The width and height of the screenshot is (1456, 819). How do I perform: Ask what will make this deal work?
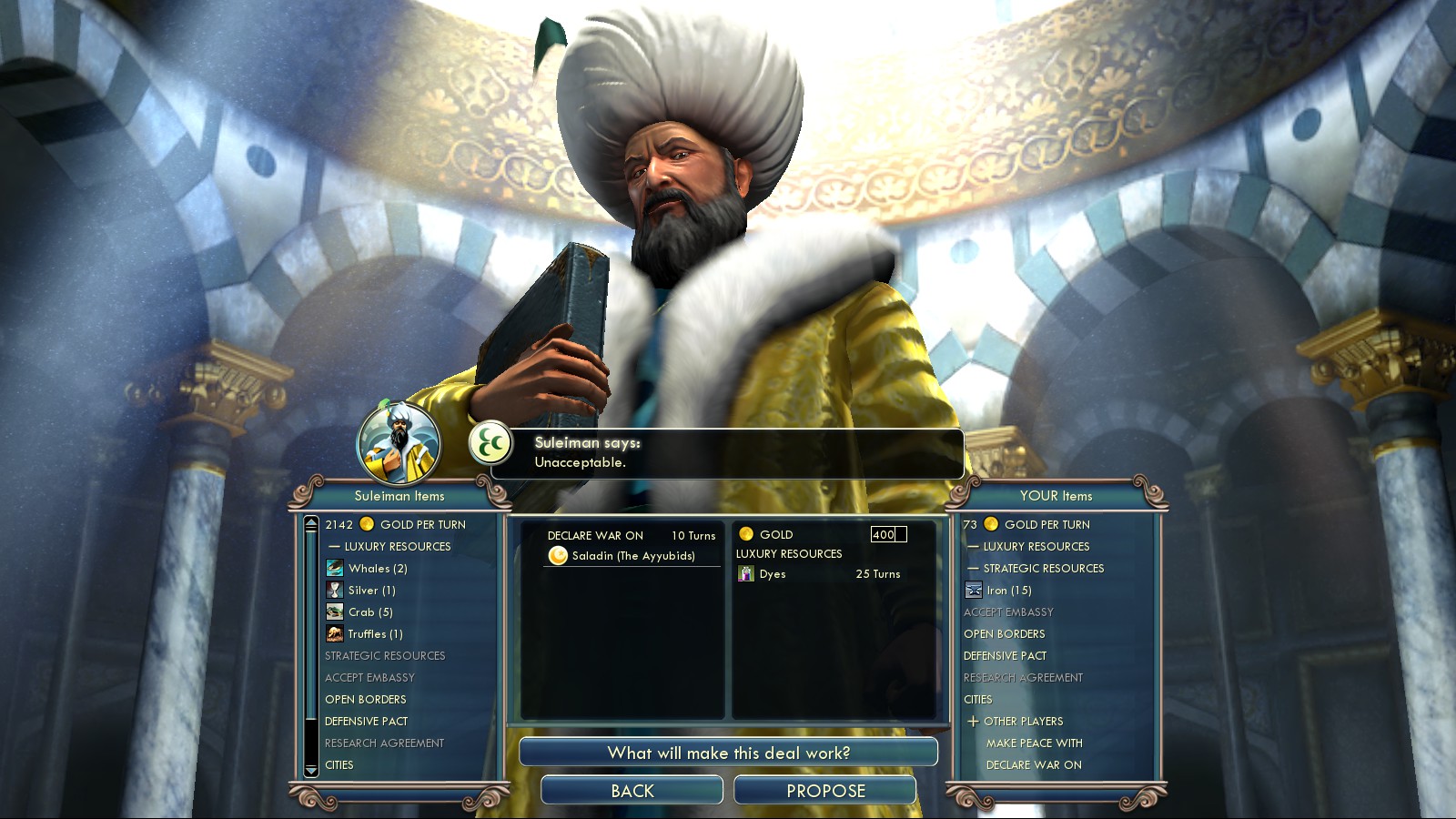tap(728, 753)
